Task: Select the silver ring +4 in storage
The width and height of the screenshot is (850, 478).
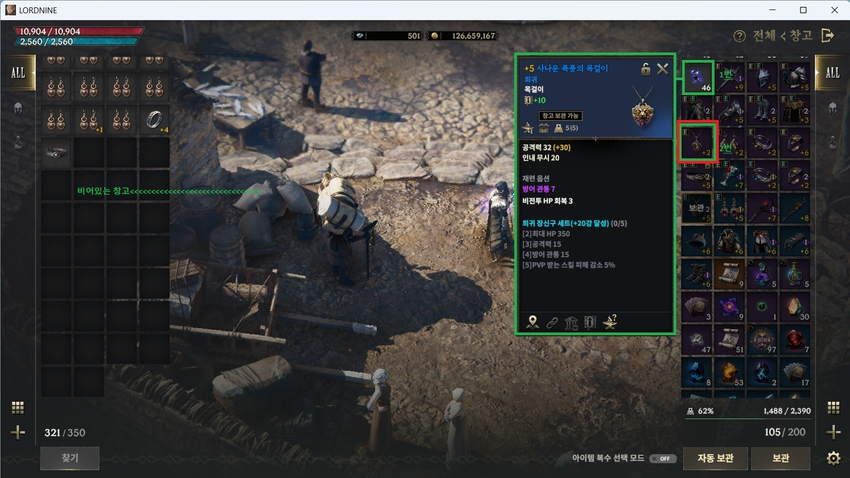Action: pos(153,118)
